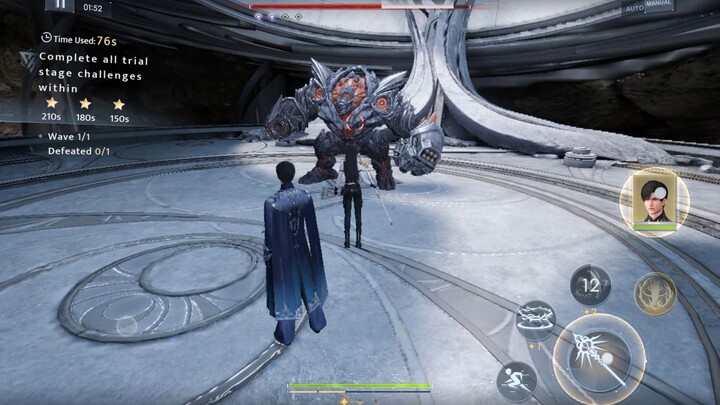Use the golden antler emblem skill

click(x=655, y=293)
